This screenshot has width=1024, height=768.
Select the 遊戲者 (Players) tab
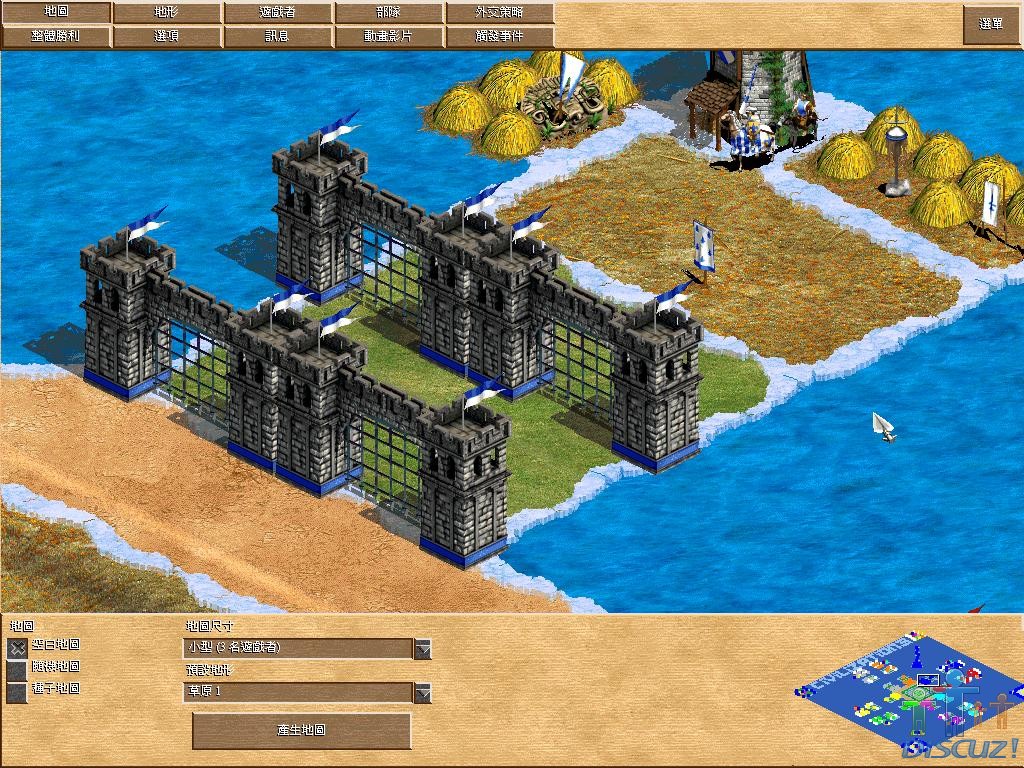[278, 12]
